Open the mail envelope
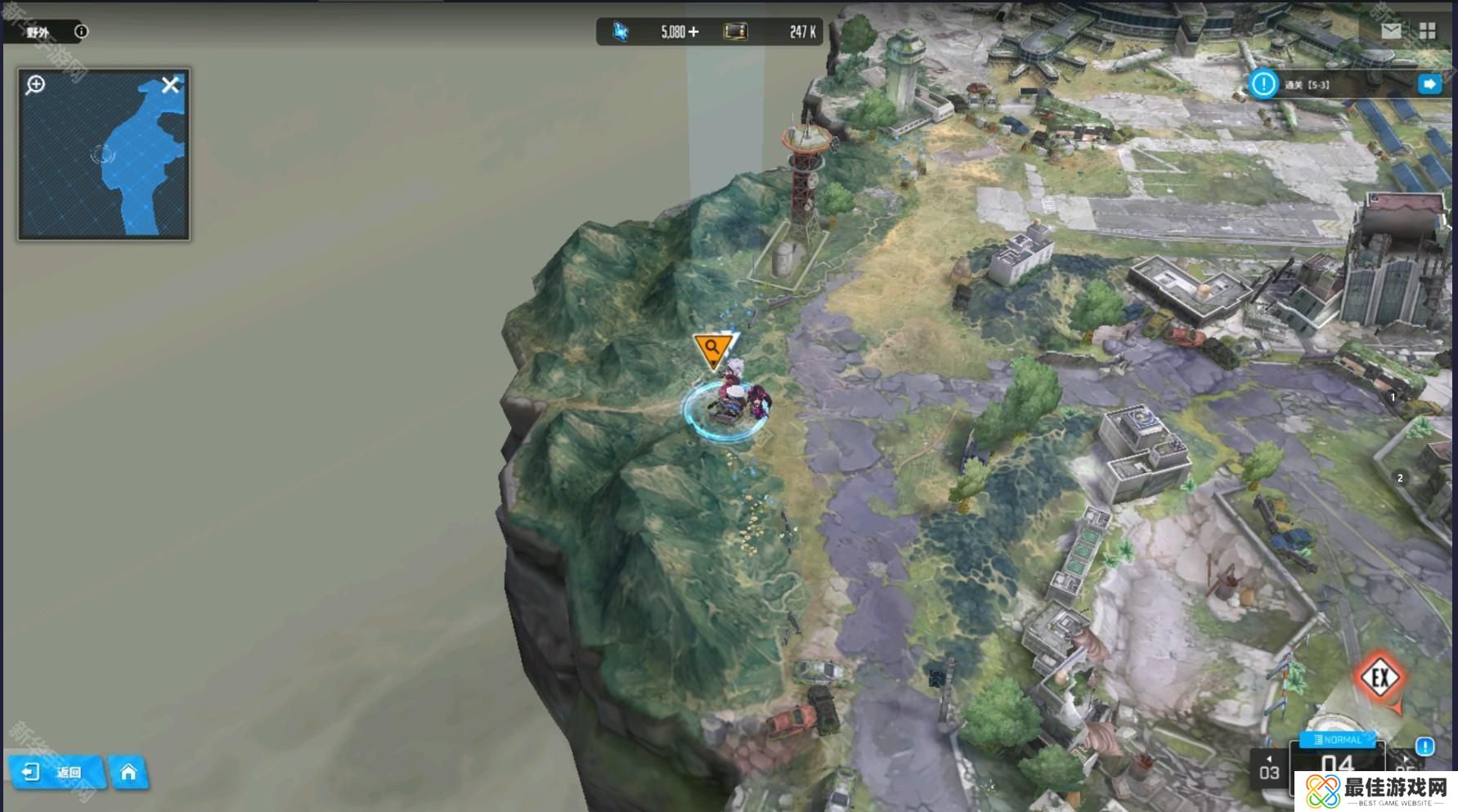 [x=1391, y=31]
